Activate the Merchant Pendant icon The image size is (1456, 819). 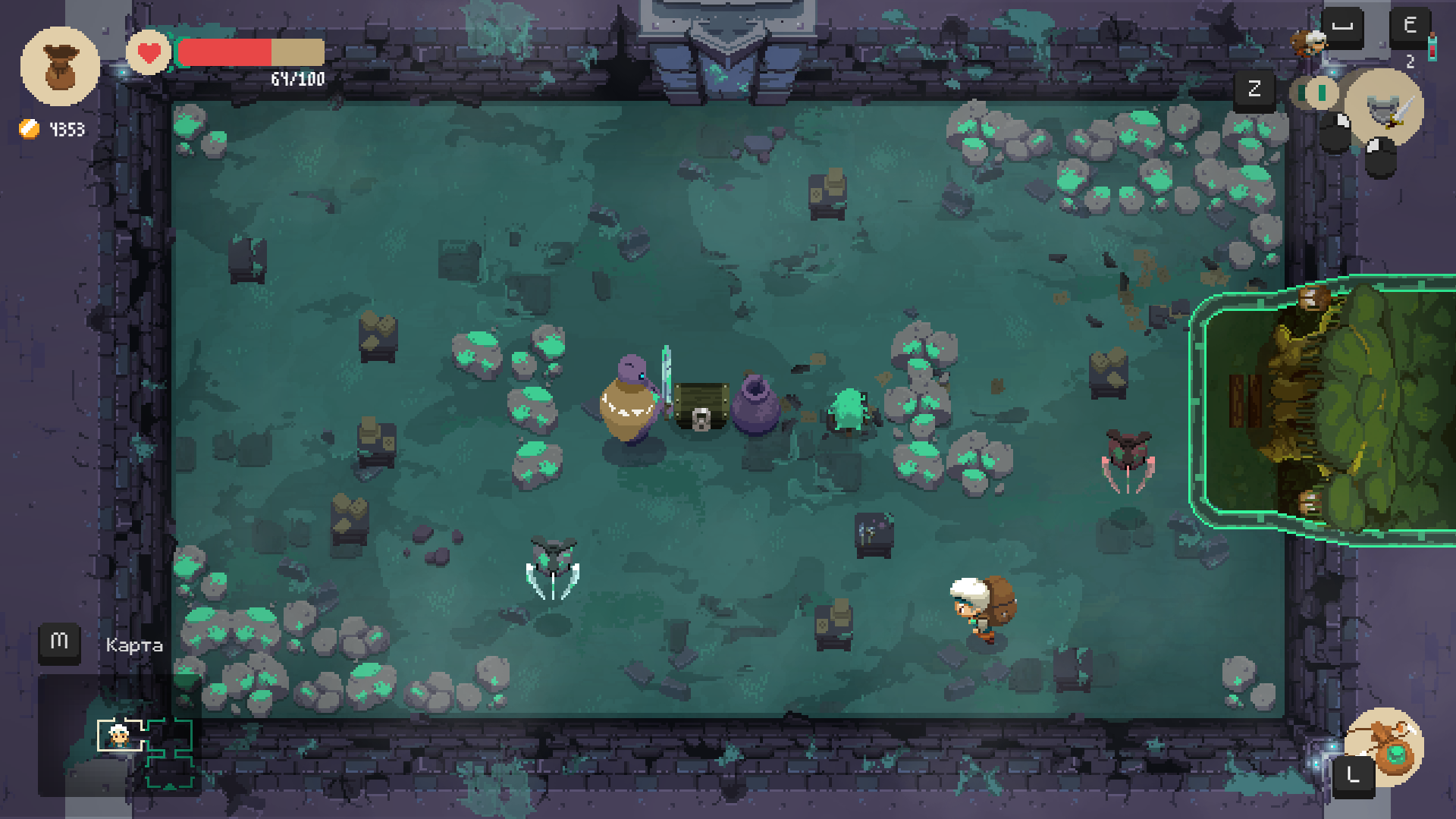point(1386,745)
